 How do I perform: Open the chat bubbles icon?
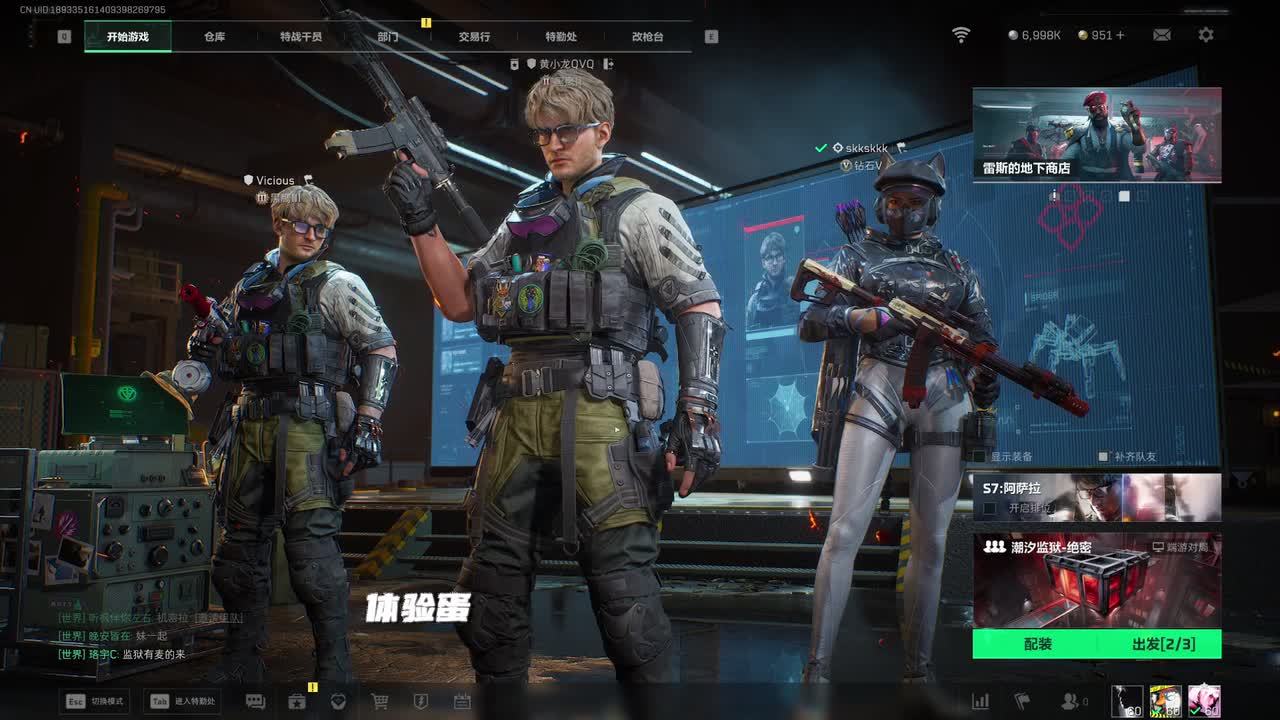coord(255,702)
